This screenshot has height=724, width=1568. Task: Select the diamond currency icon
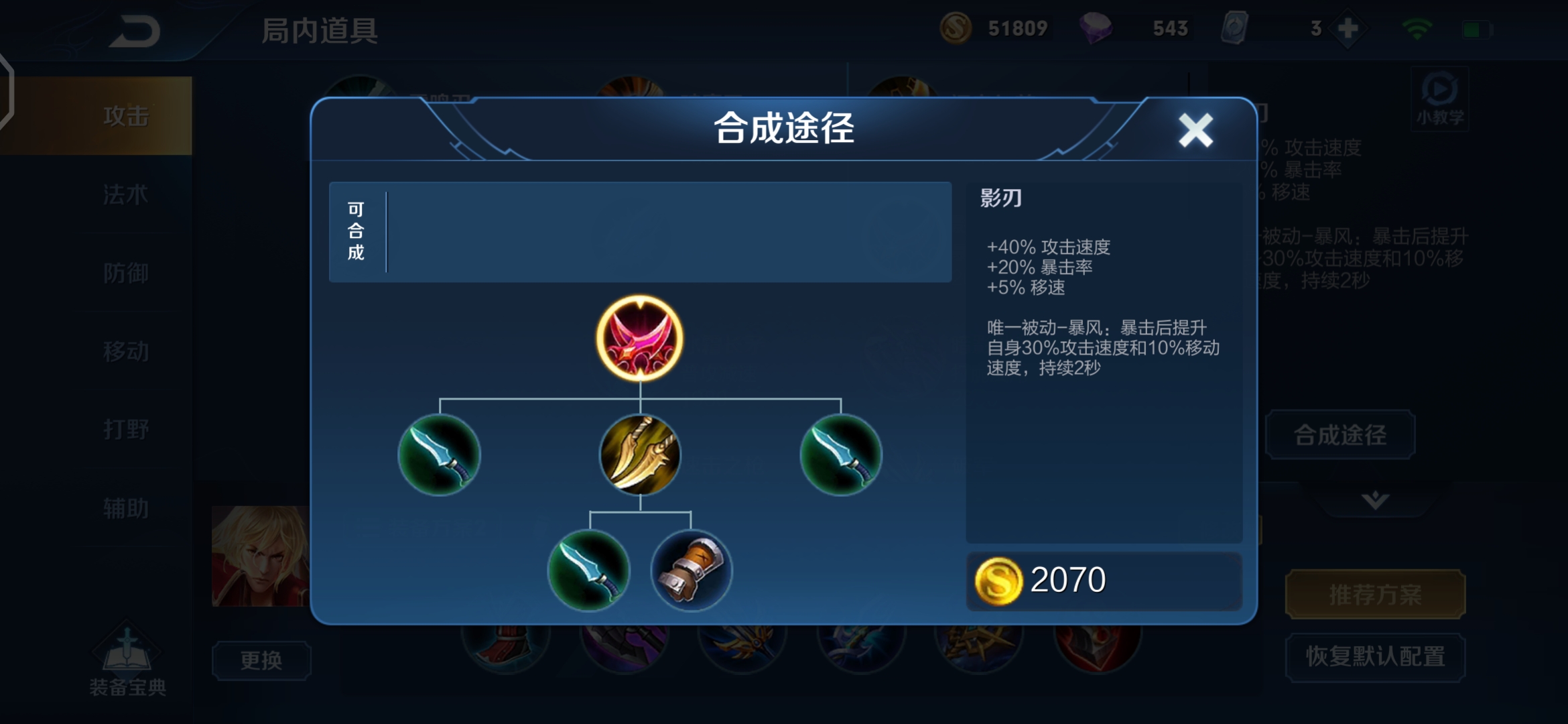pos(1099,28)
